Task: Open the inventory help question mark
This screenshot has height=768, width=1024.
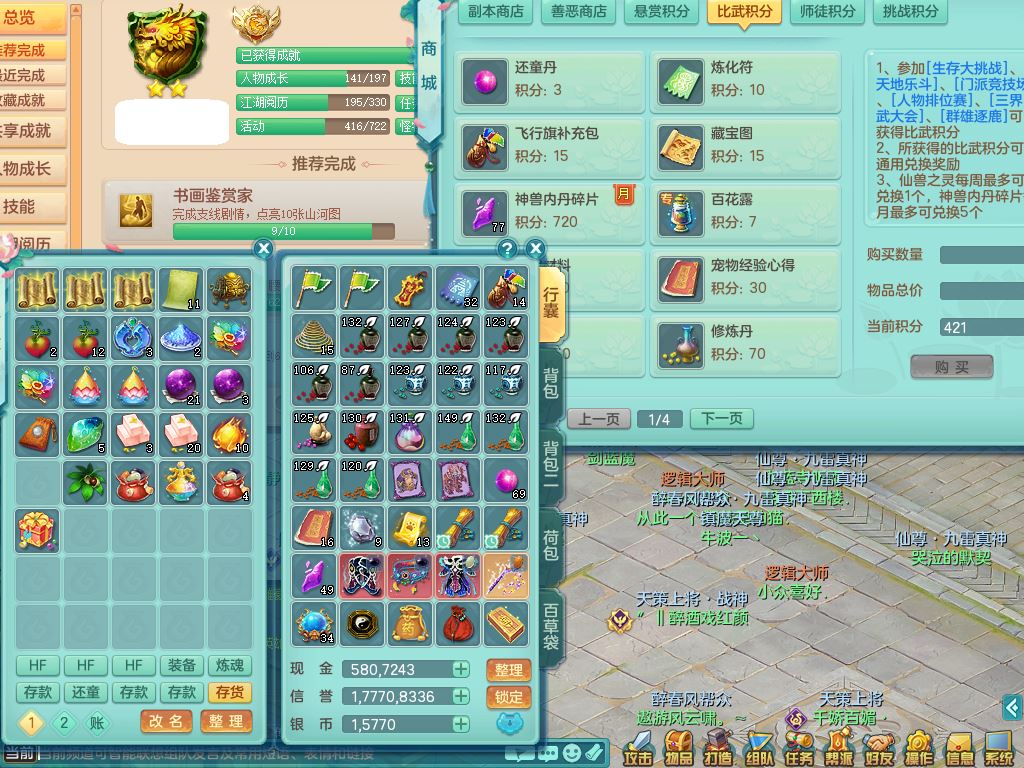Action: [x=507, y=249]
